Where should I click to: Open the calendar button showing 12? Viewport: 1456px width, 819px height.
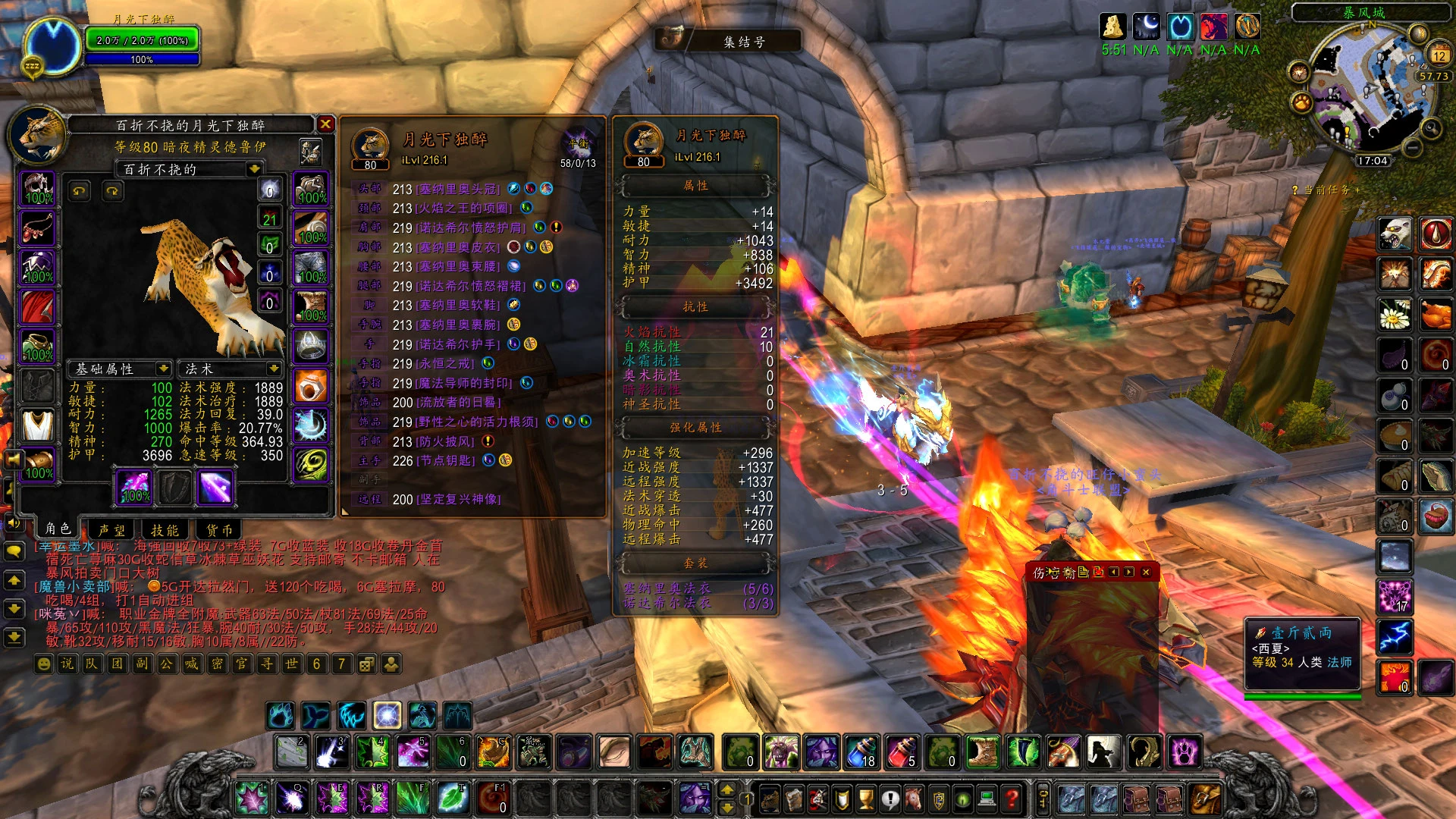[1439, 55]
